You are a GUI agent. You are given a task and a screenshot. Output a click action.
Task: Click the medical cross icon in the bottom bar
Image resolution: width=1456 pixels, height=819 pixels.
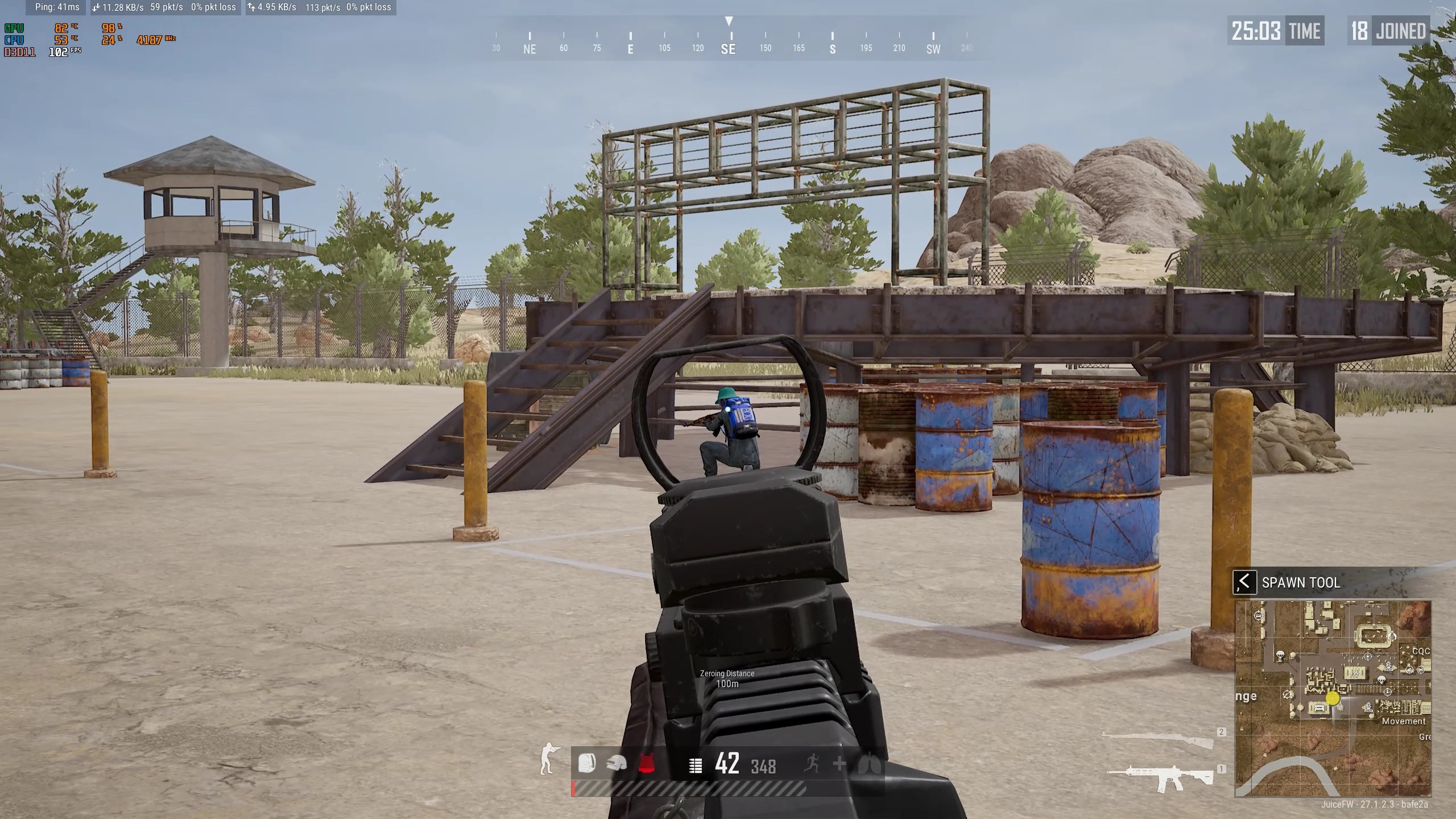839,764
